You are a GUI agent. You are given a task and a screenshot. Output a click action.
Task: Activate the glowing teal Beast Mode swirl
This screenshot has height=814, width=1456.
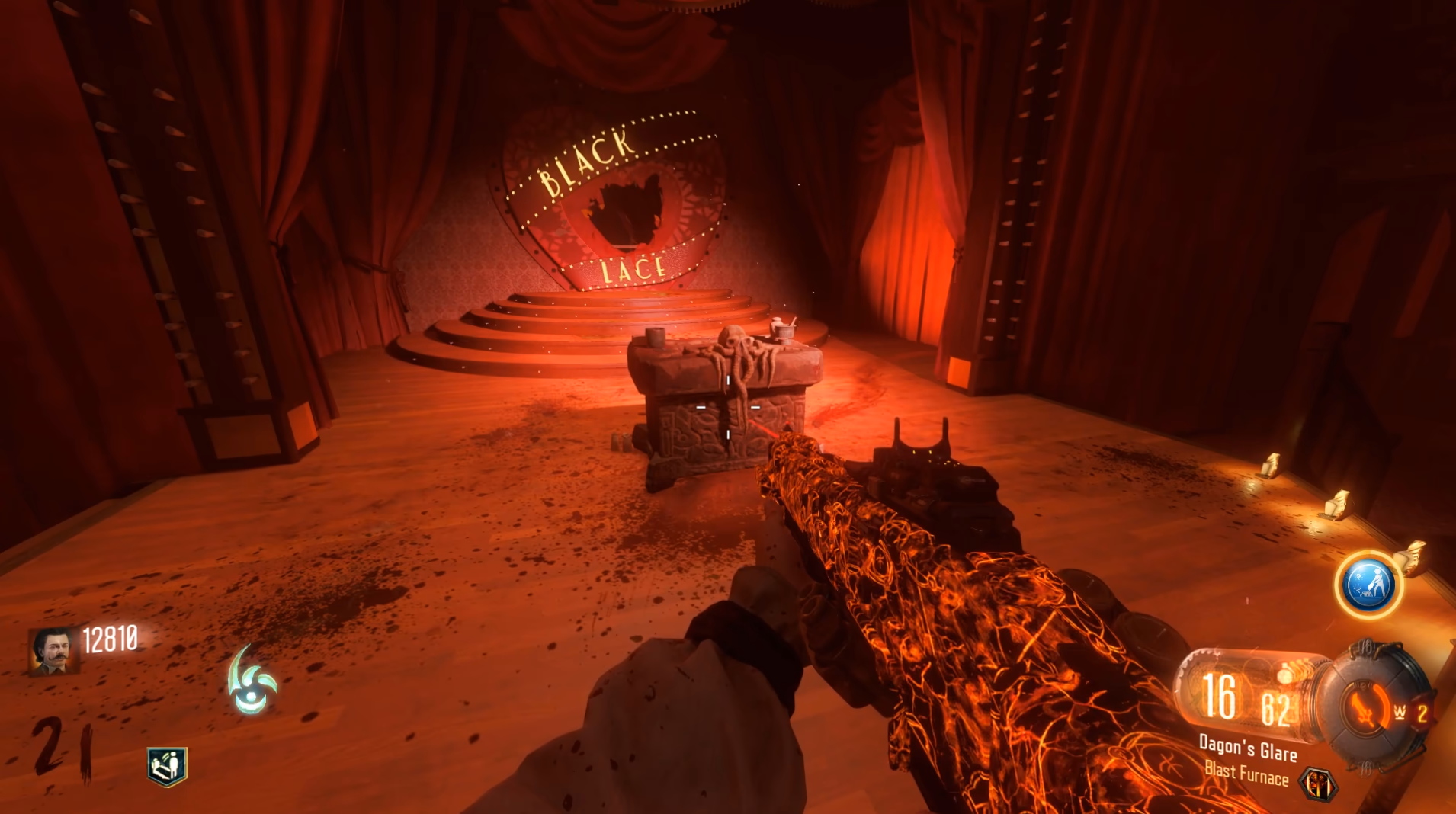tap(252, 681)
